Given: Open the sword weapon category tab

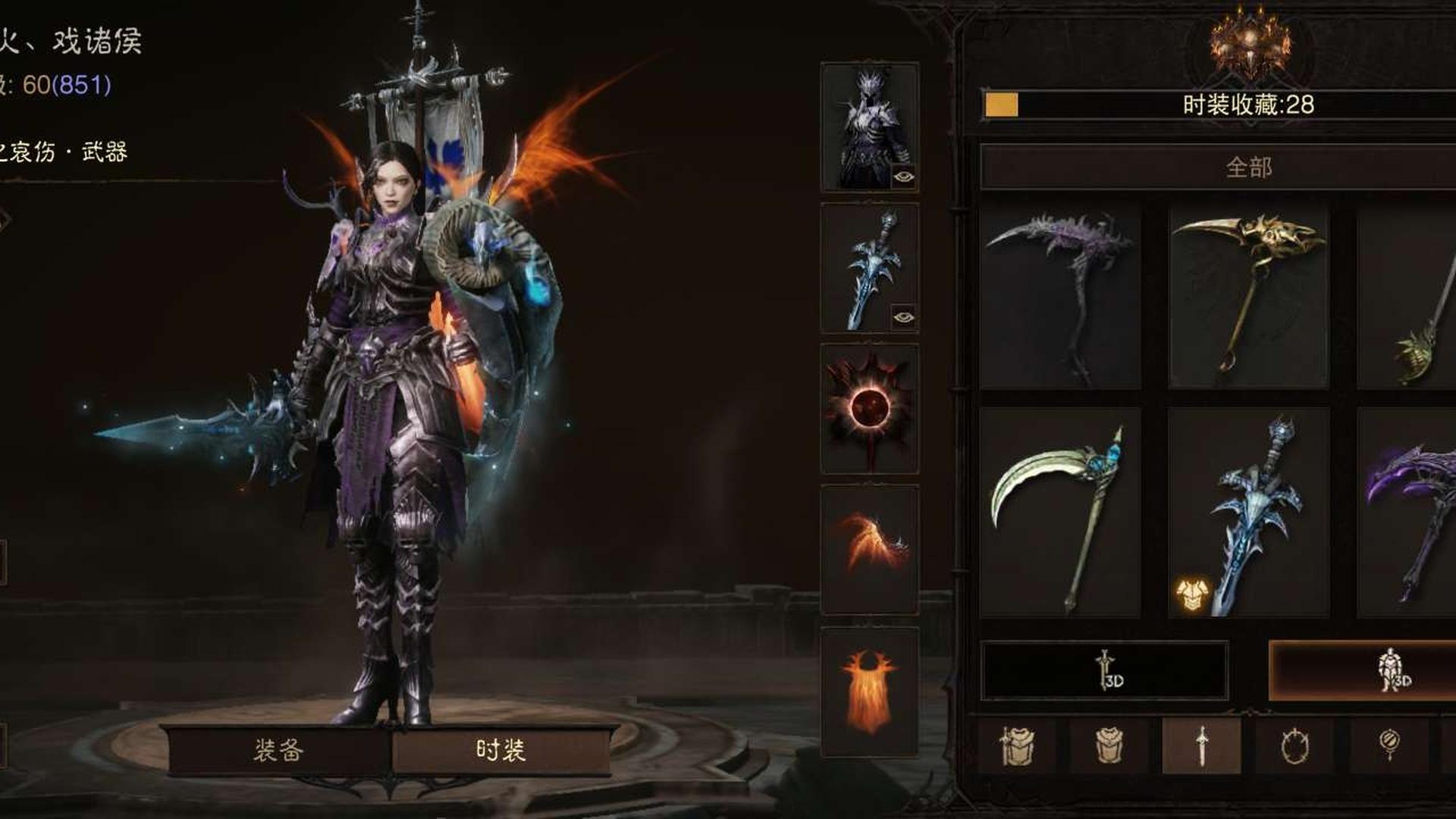Looking at the screenshot, I should (1201, 746).
